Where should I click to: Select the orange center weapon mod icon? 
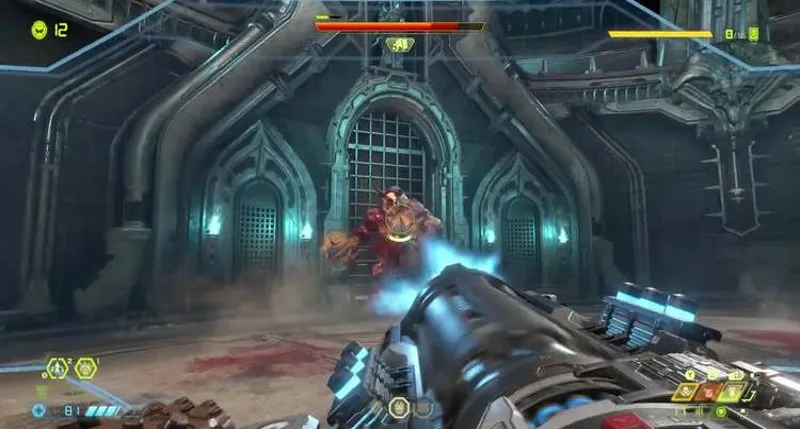coord(711,392)
